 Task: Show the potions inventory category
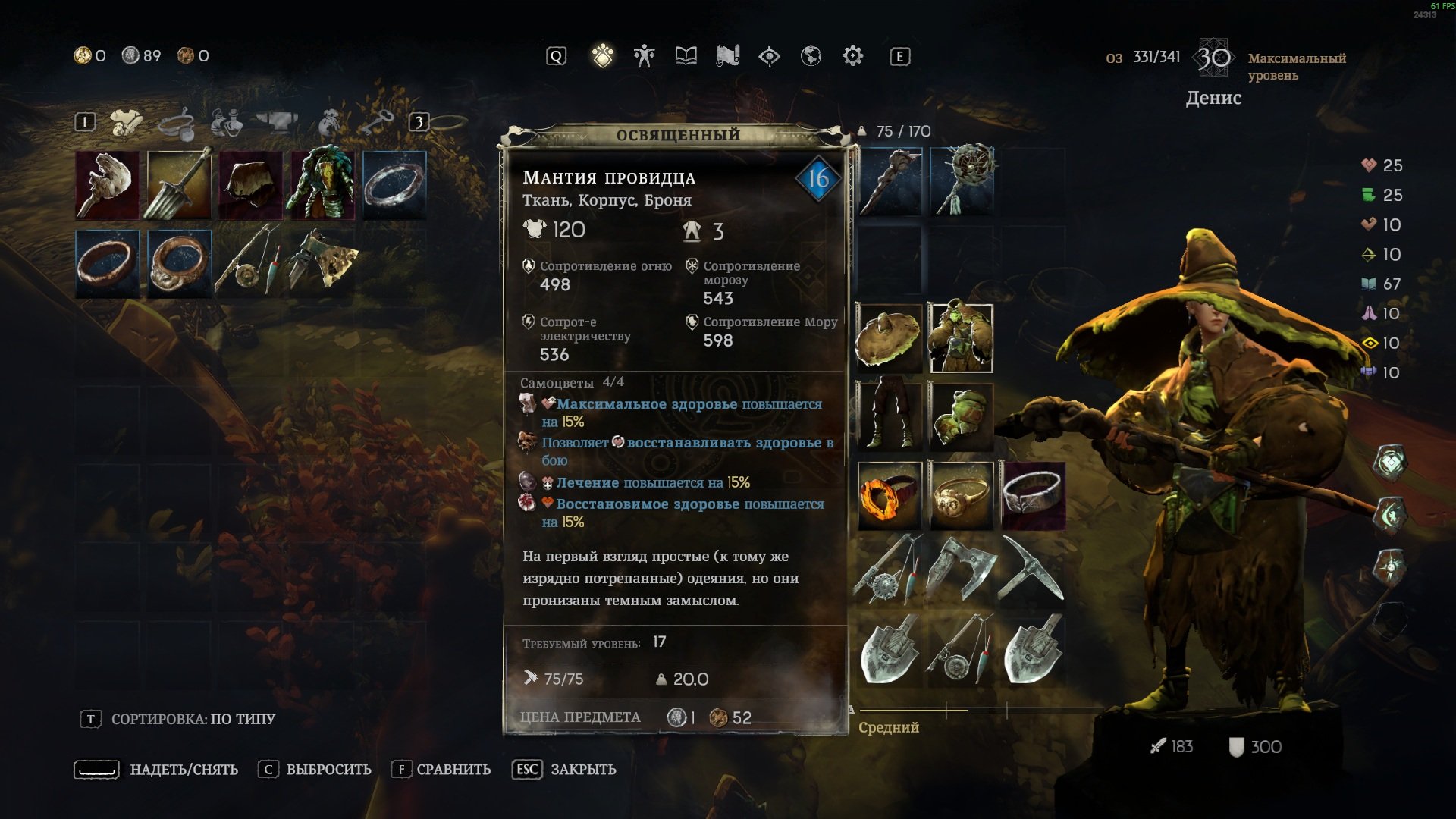pyautogui.click(x=226, y=122)
